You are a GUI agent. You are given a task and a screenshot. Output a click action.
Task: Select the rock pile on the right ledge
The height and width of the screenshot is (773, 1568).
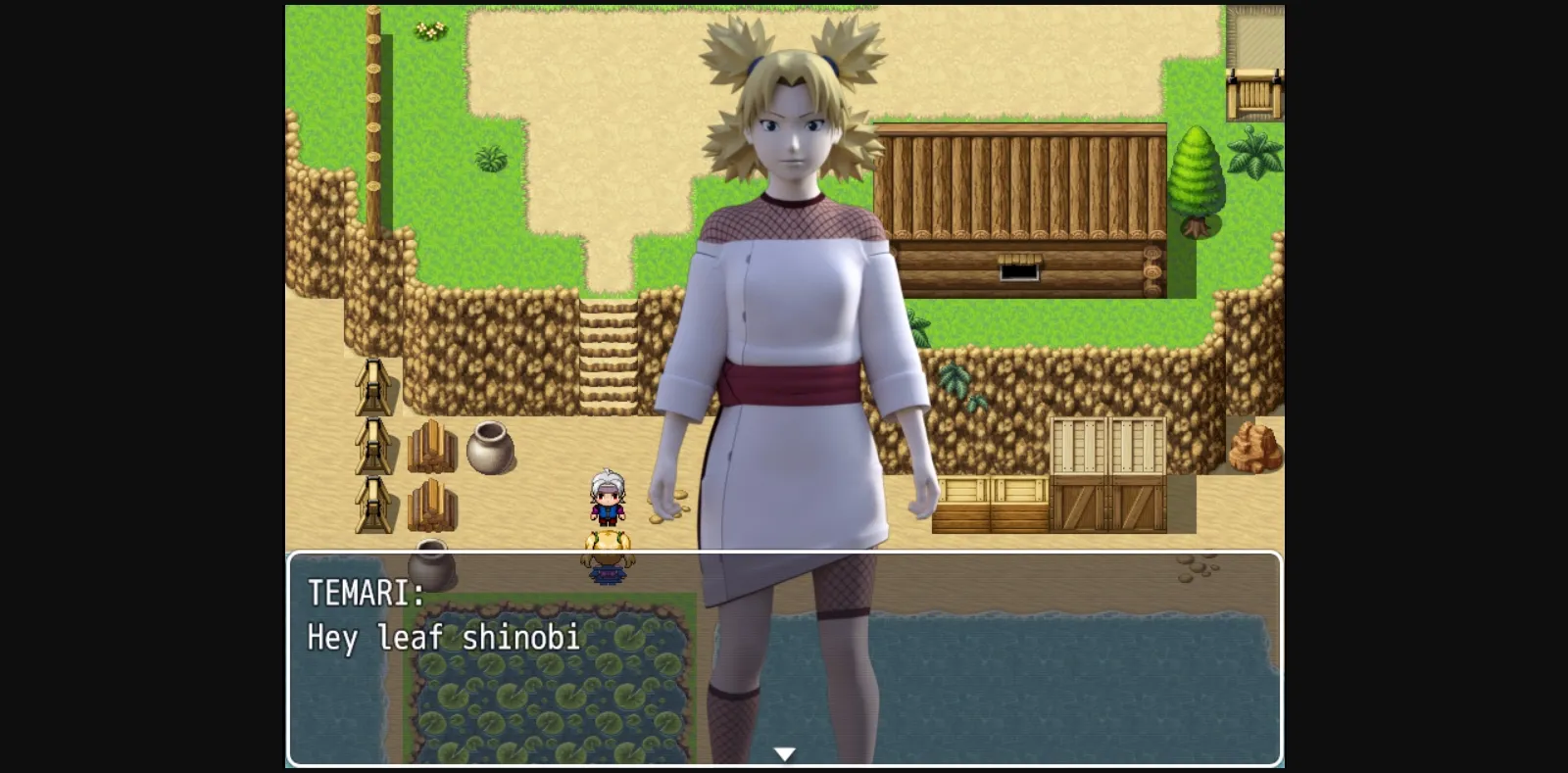pyautogui.click(x=1254, y=446)
